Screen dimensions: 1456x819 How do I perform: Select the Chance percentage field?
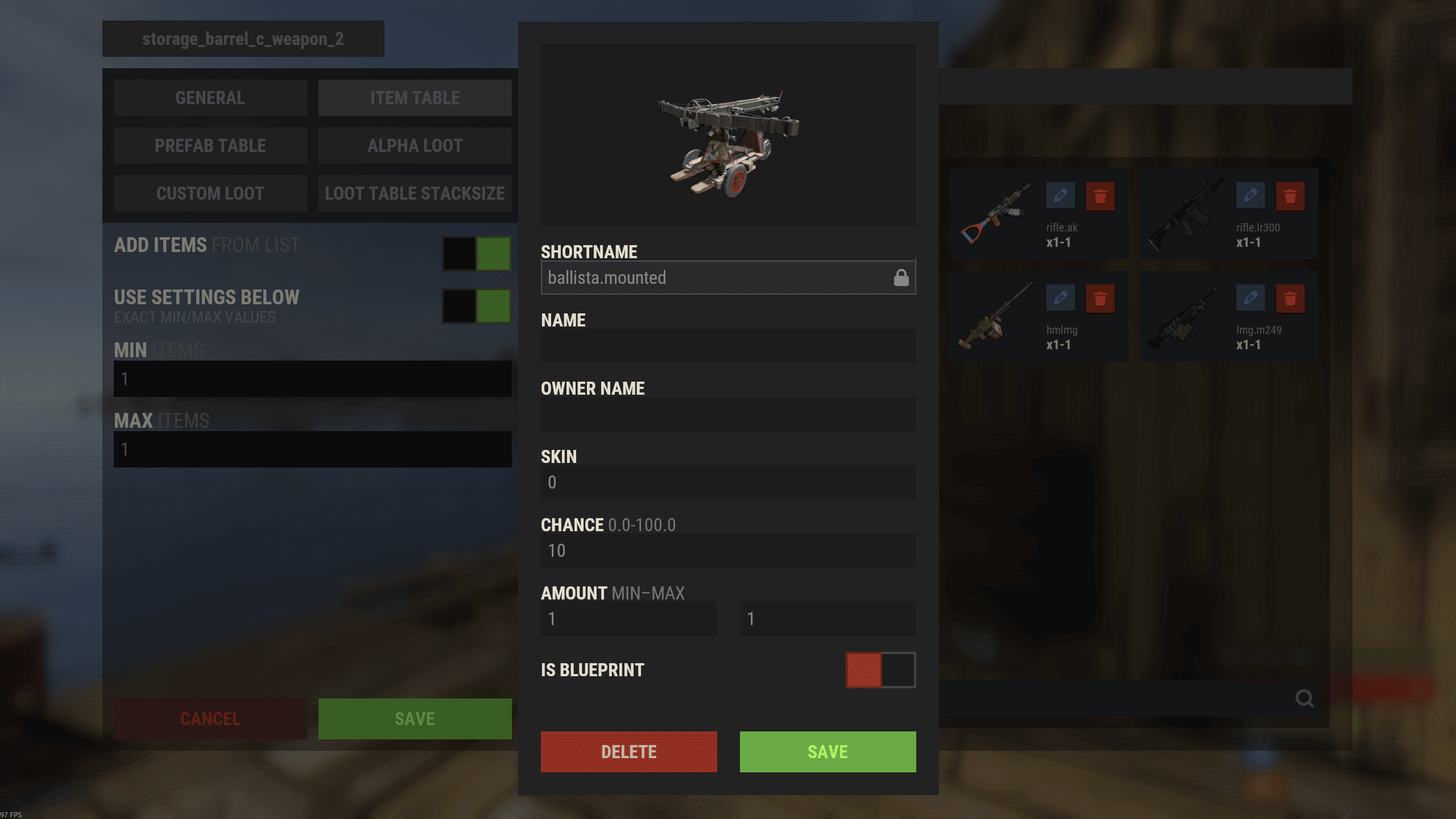pyautogui.click(x=728, y=551)
